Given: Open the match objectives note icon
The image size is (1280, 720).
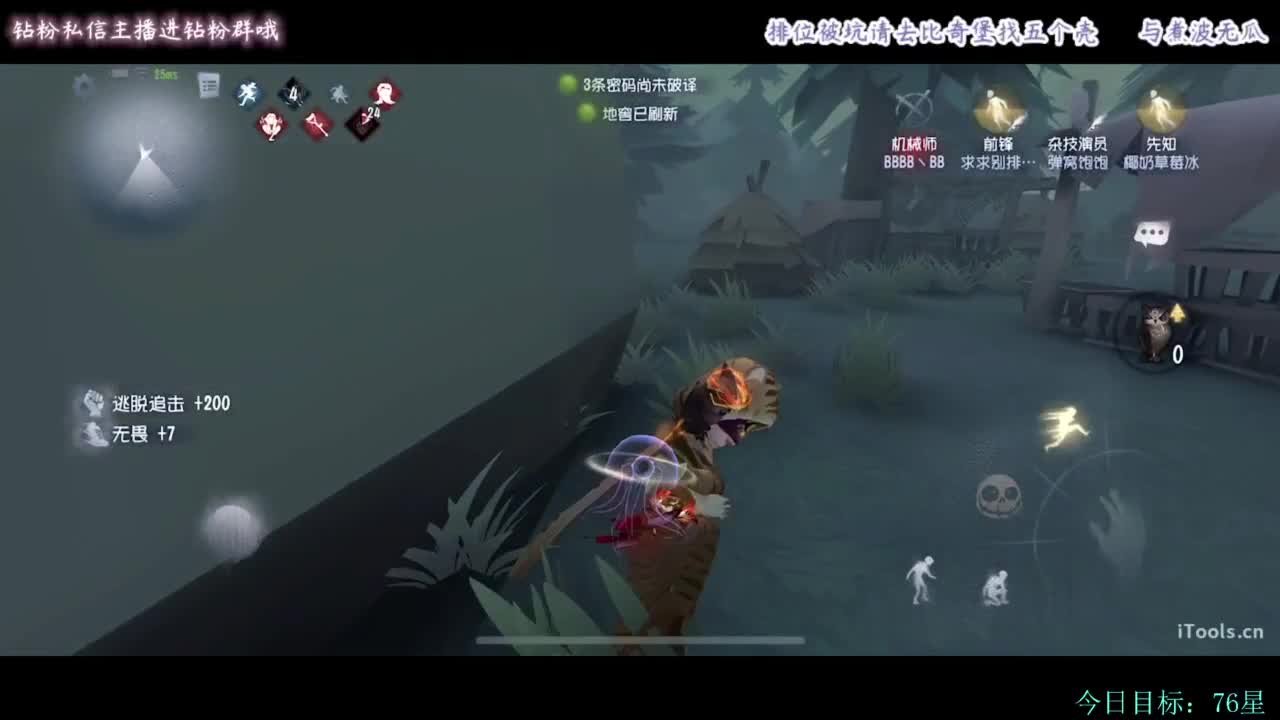Looking at the screenshot, I should 209,86.
